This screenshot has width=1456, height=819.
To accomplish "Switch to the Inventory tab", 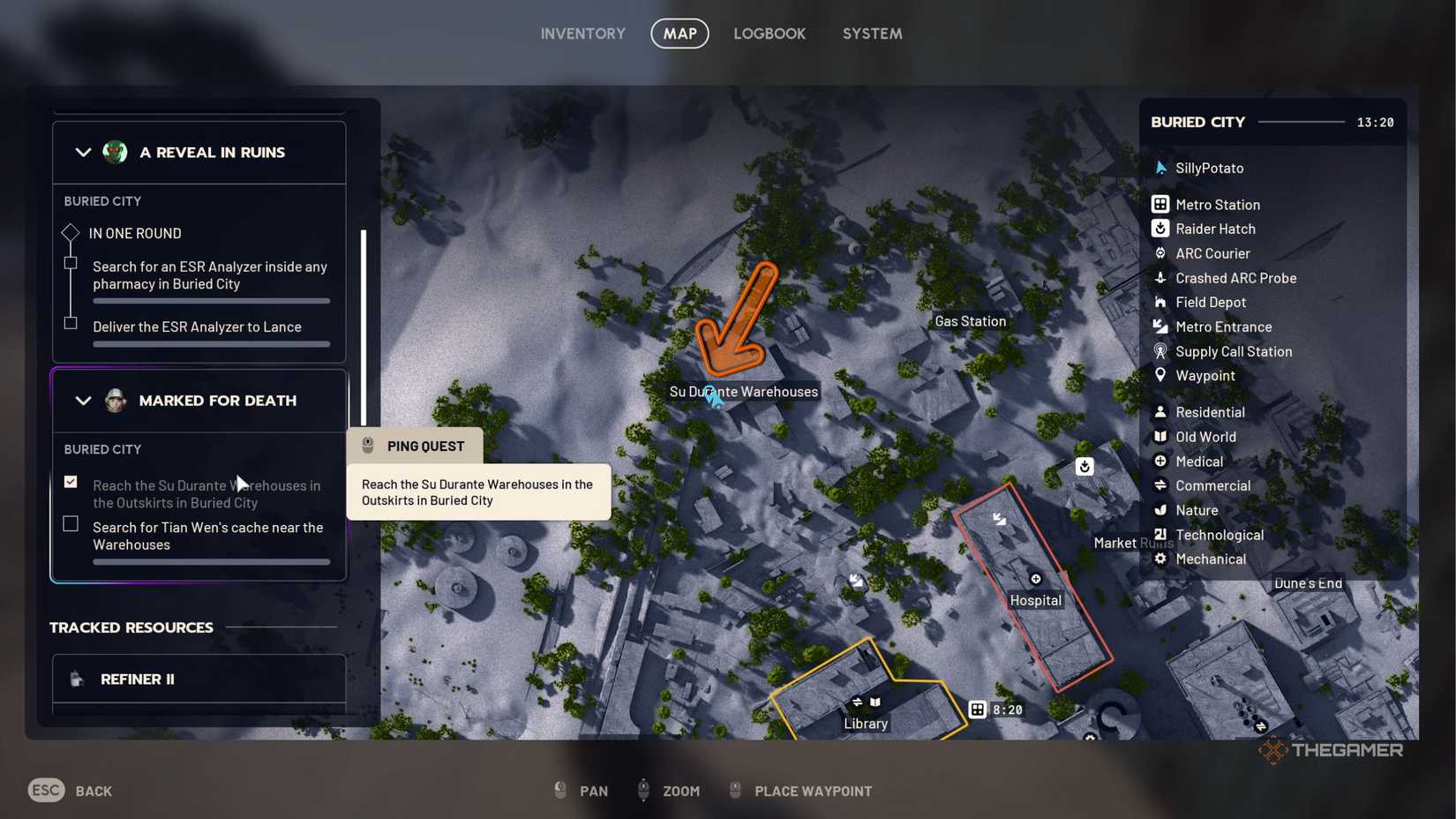I will [582, 33].
